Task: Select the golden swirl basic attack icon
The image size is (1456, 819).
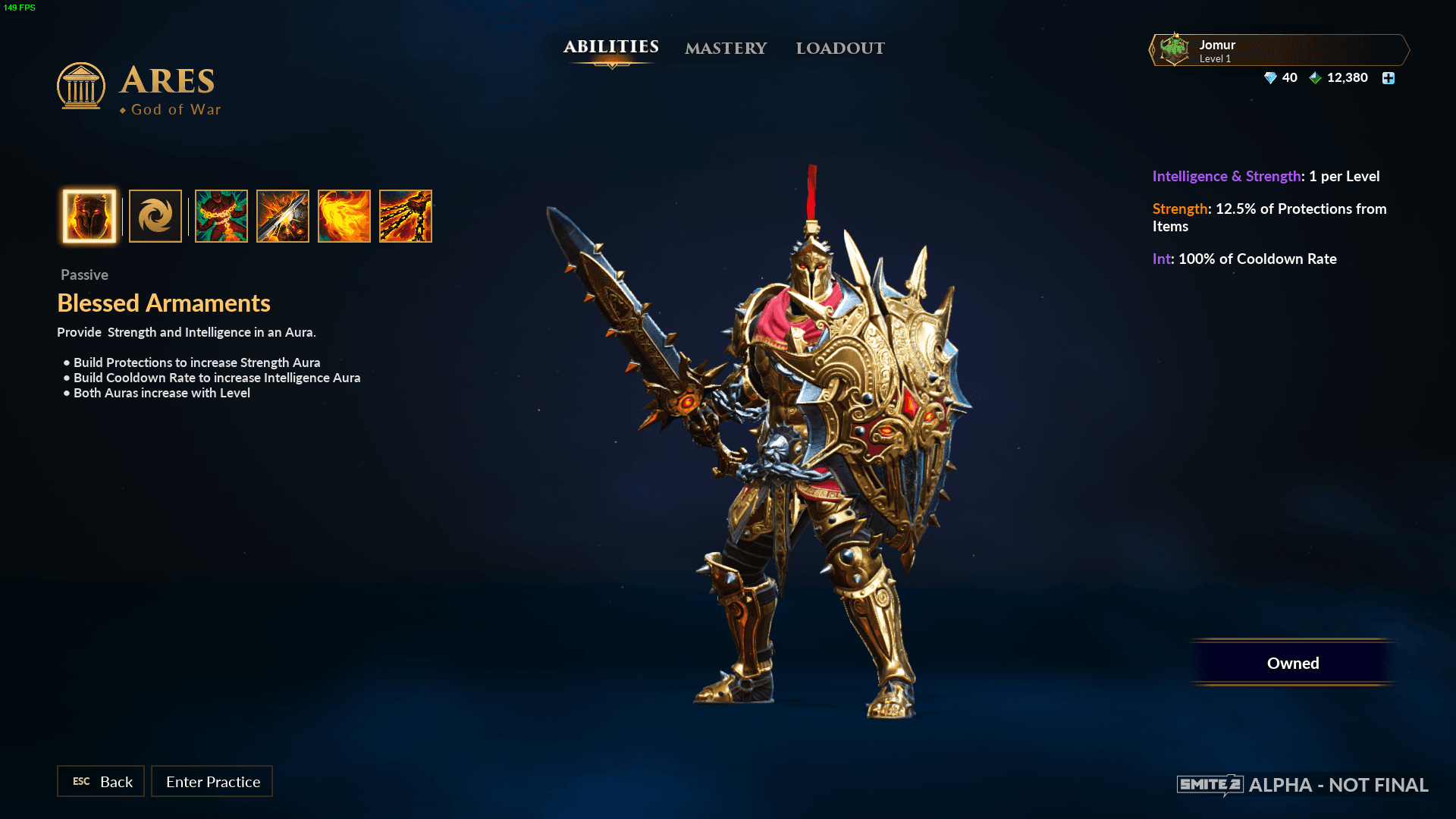Action: point(155,216)
